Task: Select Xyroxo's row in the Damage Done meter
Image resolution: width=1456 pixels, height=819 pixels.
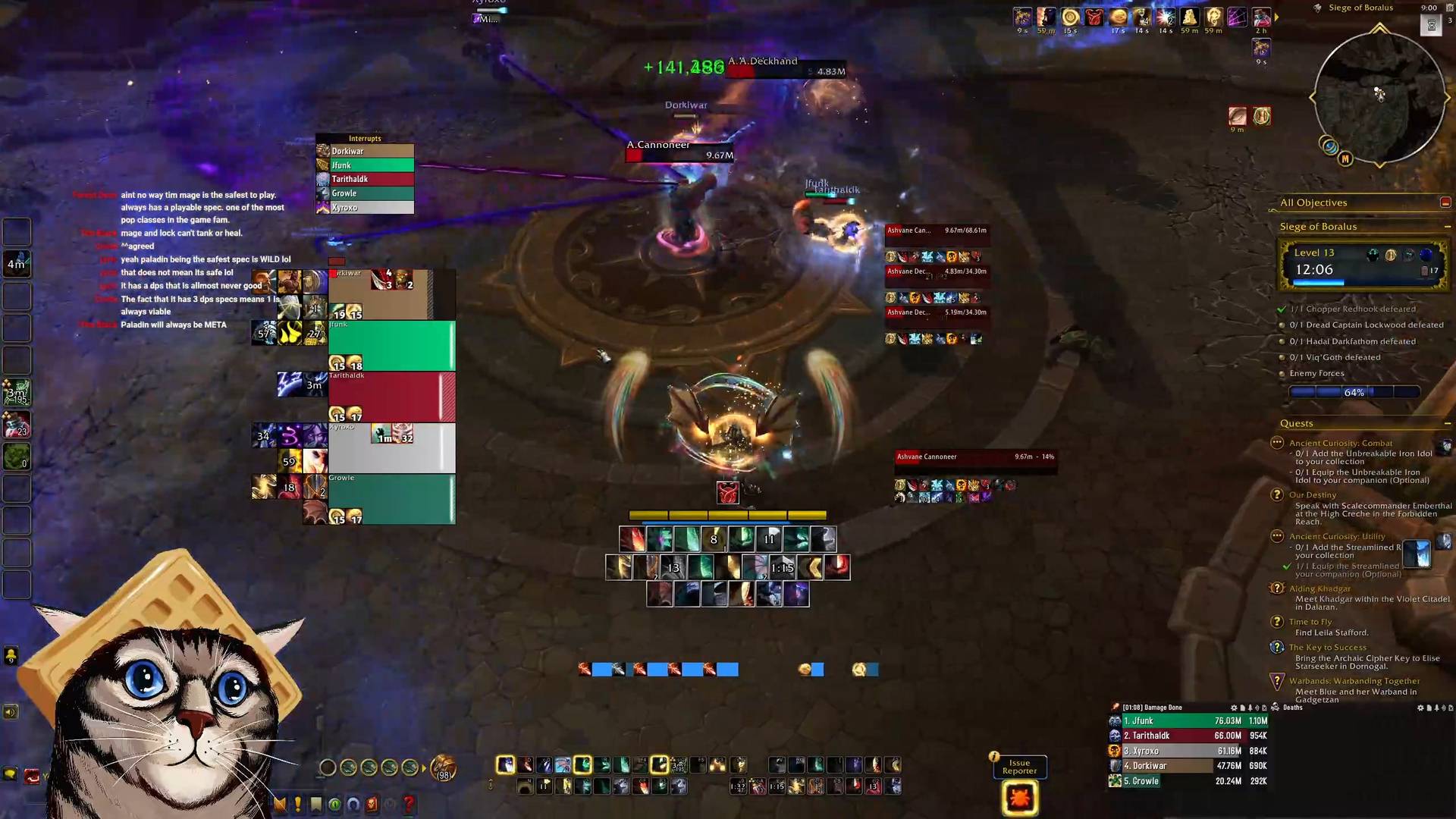Action: (x=1188, y=752)
